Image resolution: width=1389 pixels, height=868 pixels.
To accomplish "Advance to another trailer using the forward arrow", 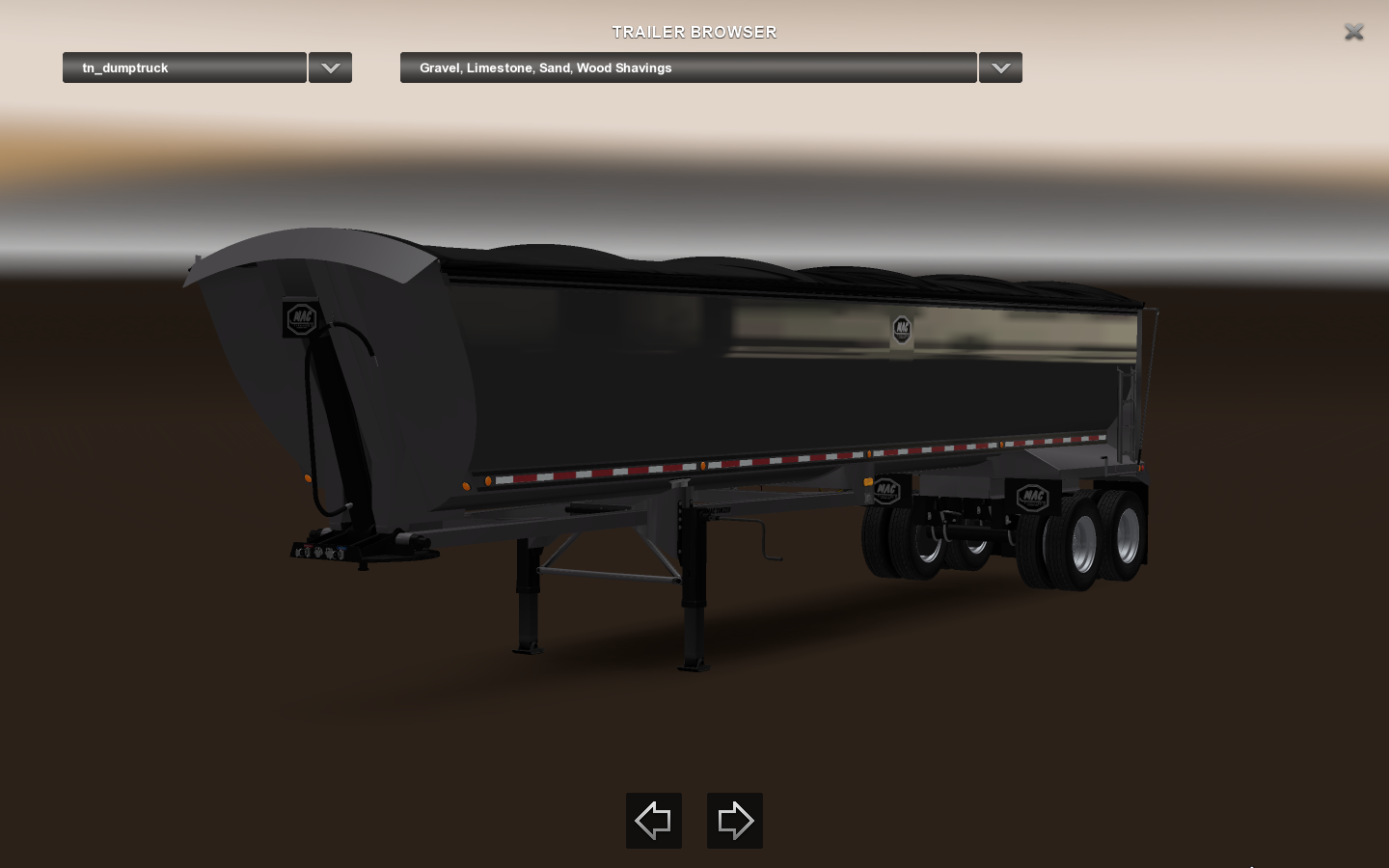I will 734,821.
